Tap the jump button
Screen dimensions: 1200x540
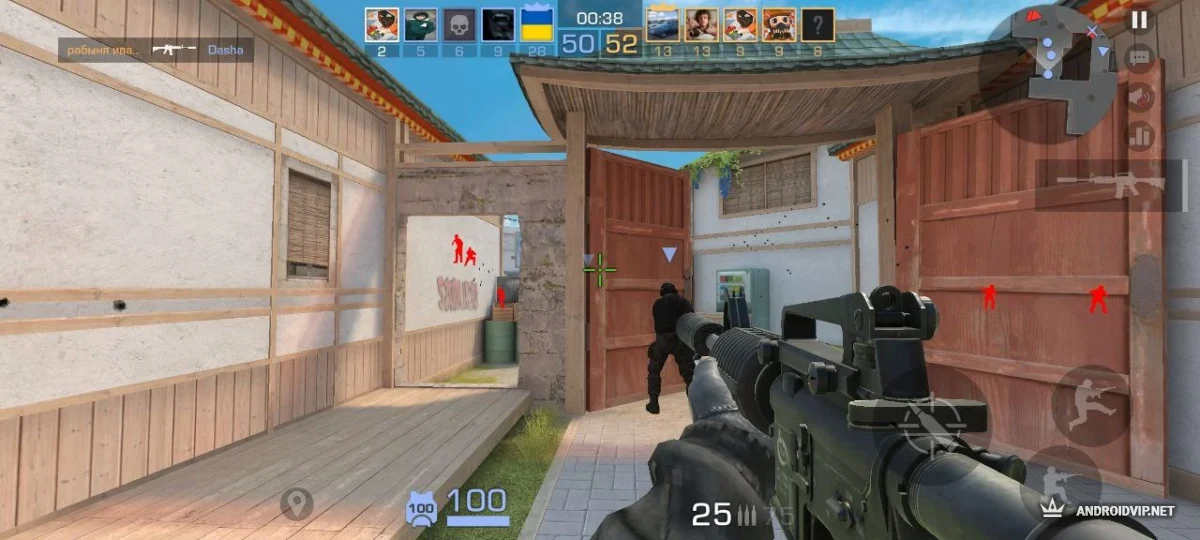1090,405
